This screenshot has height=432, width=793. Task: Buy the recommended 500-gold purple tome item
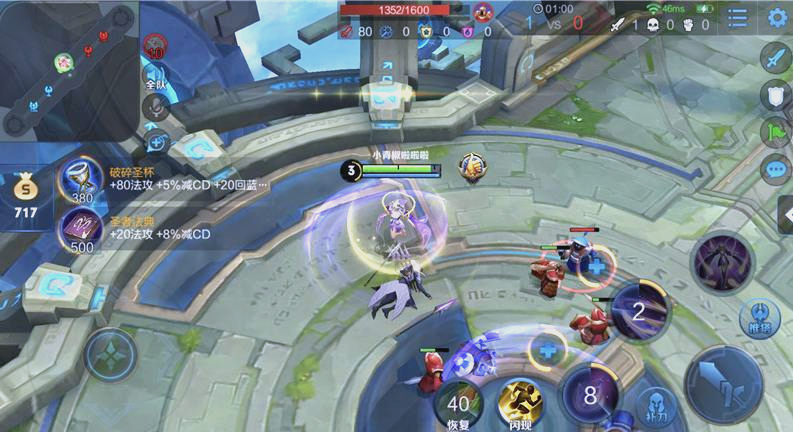tap(82, 230)
